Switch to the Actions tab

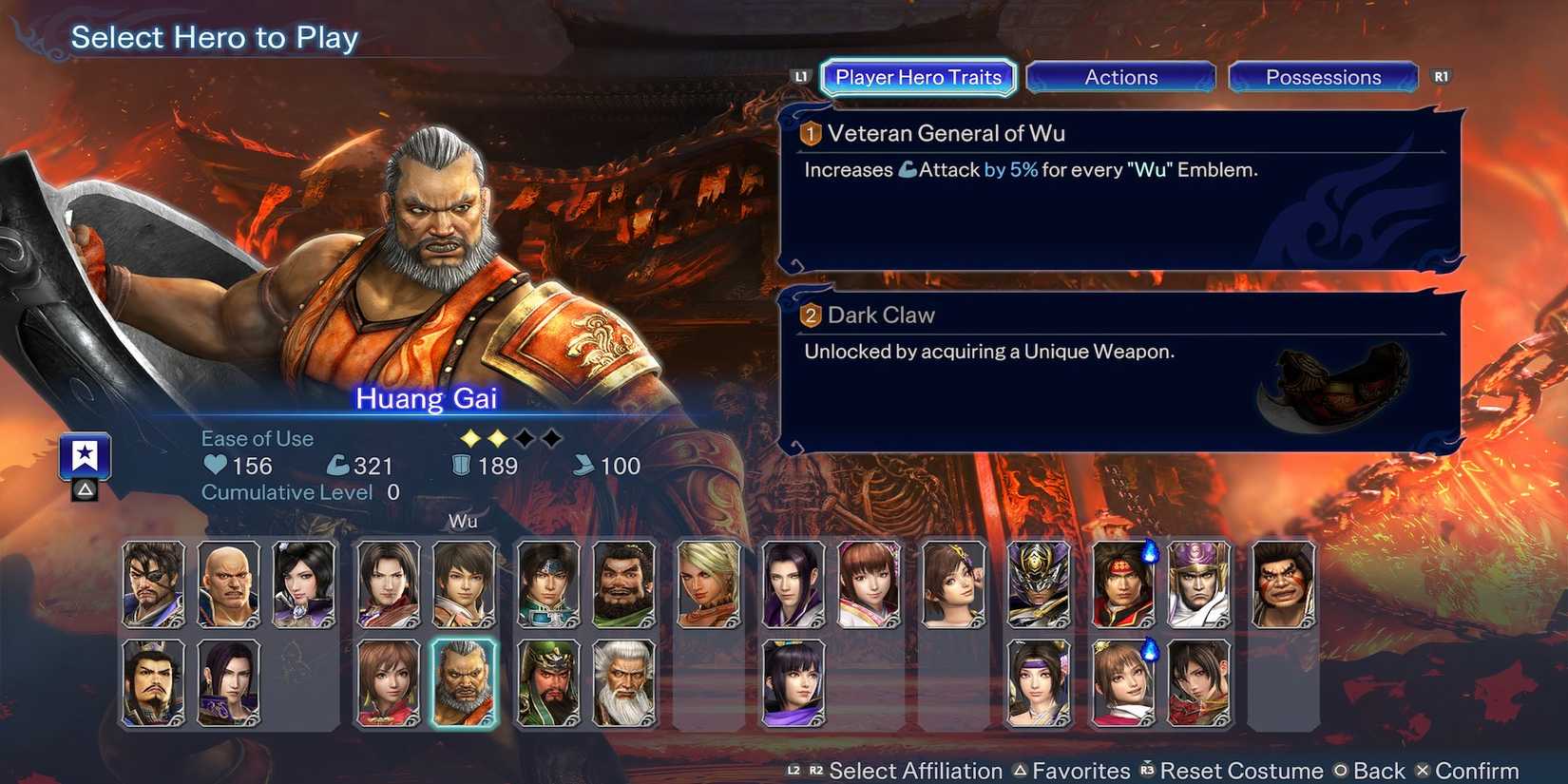pos(1121,77)
